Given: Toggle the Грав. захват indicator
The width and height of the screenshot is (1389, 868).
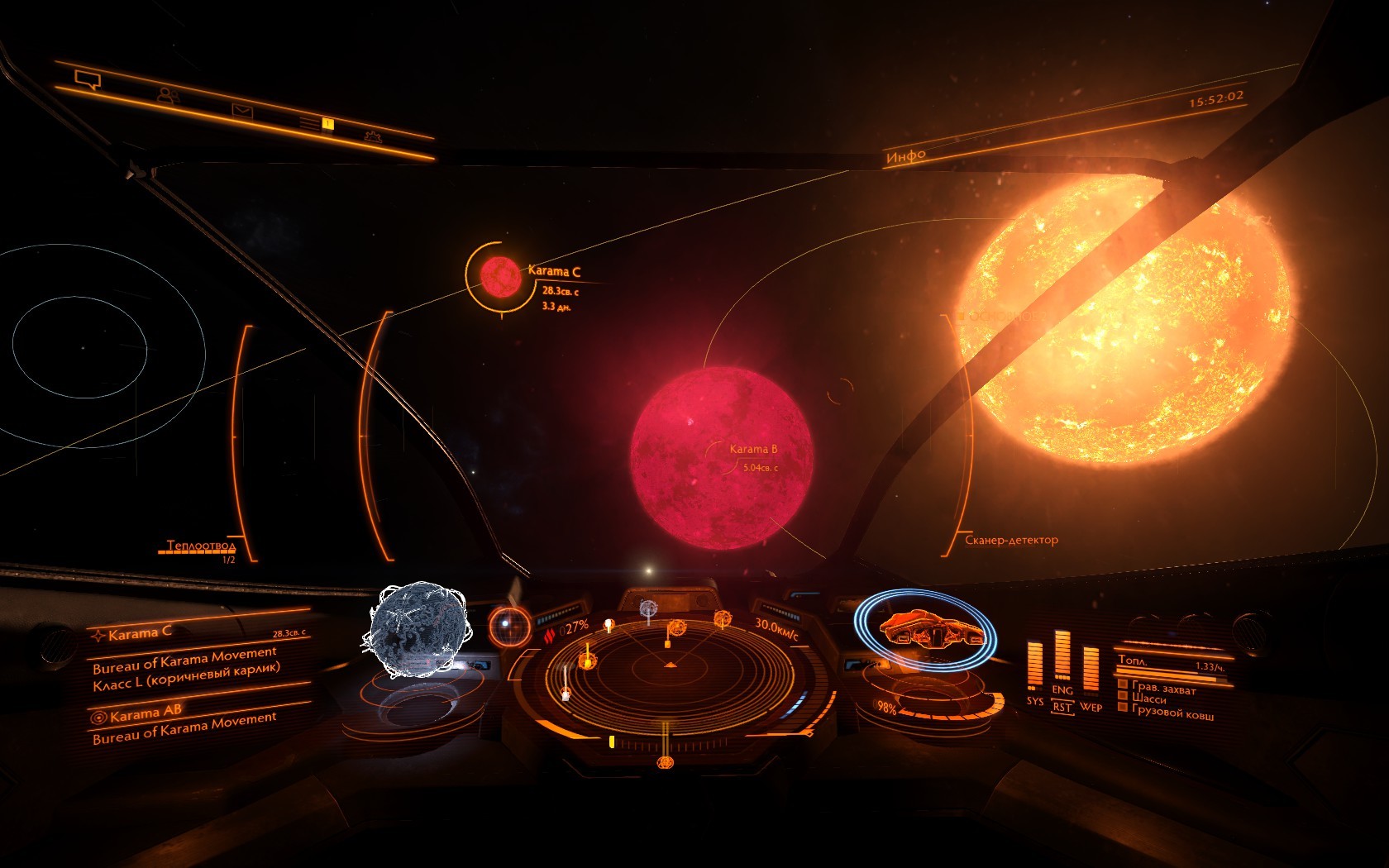Looking at the screenshot, I should pos(1157,687).
